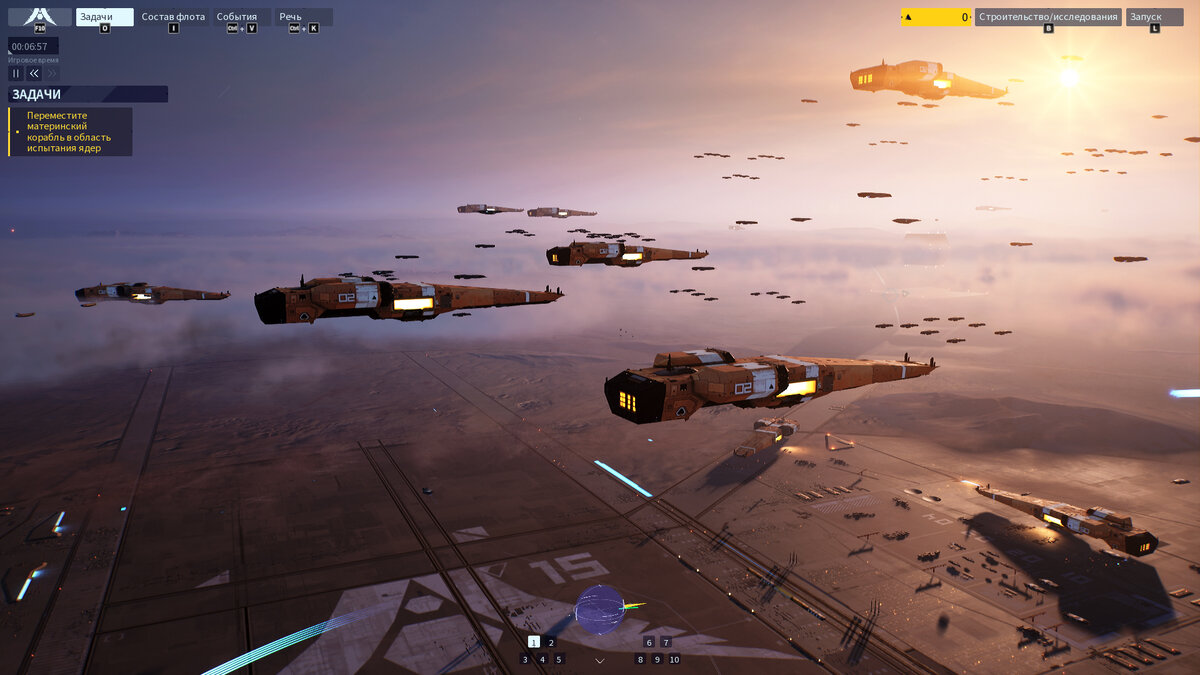Activate control group 7

tap(666, 642)
